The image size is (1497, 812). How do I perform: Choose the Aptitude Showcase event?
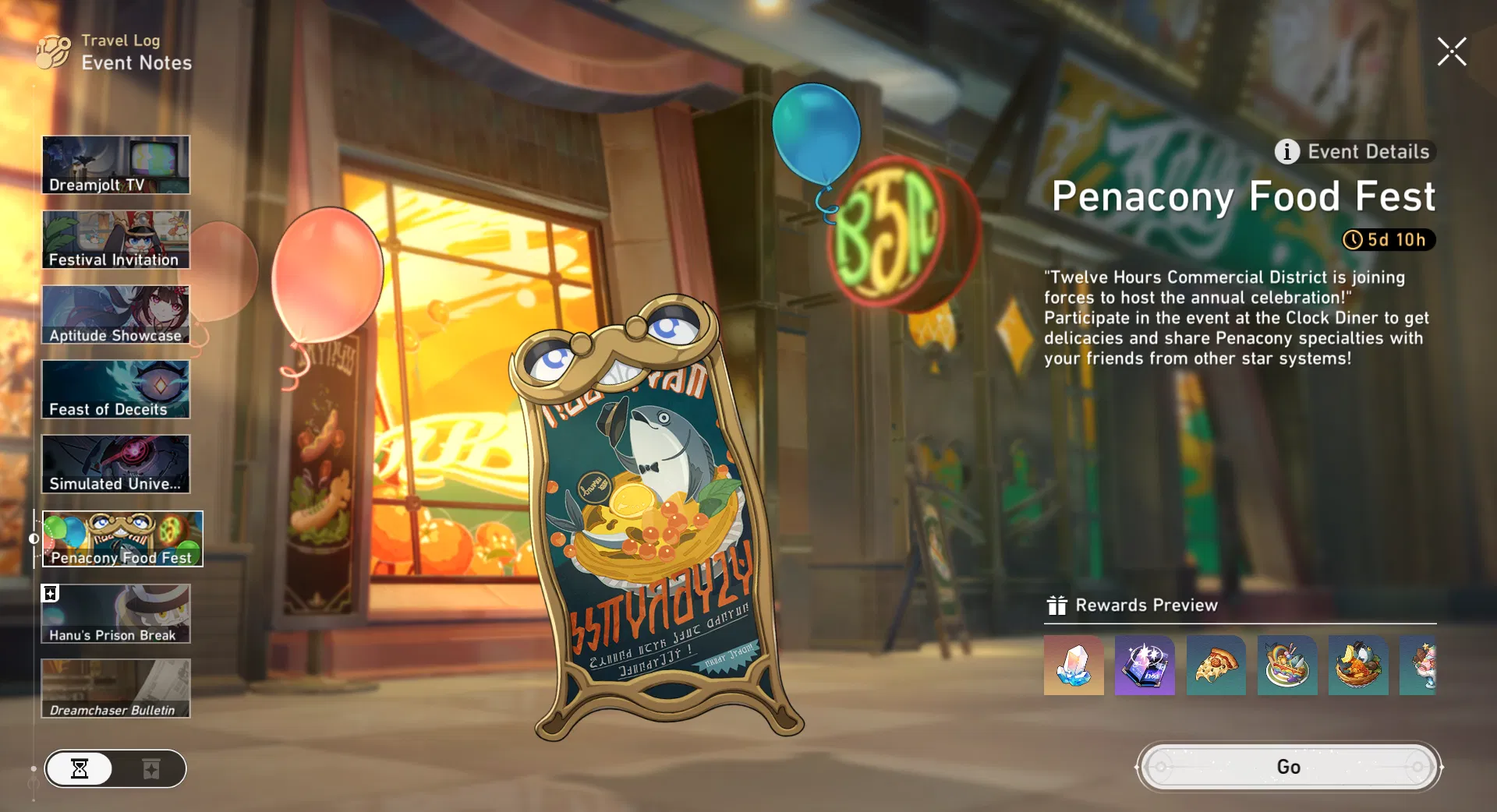click(x=115, y=314)
